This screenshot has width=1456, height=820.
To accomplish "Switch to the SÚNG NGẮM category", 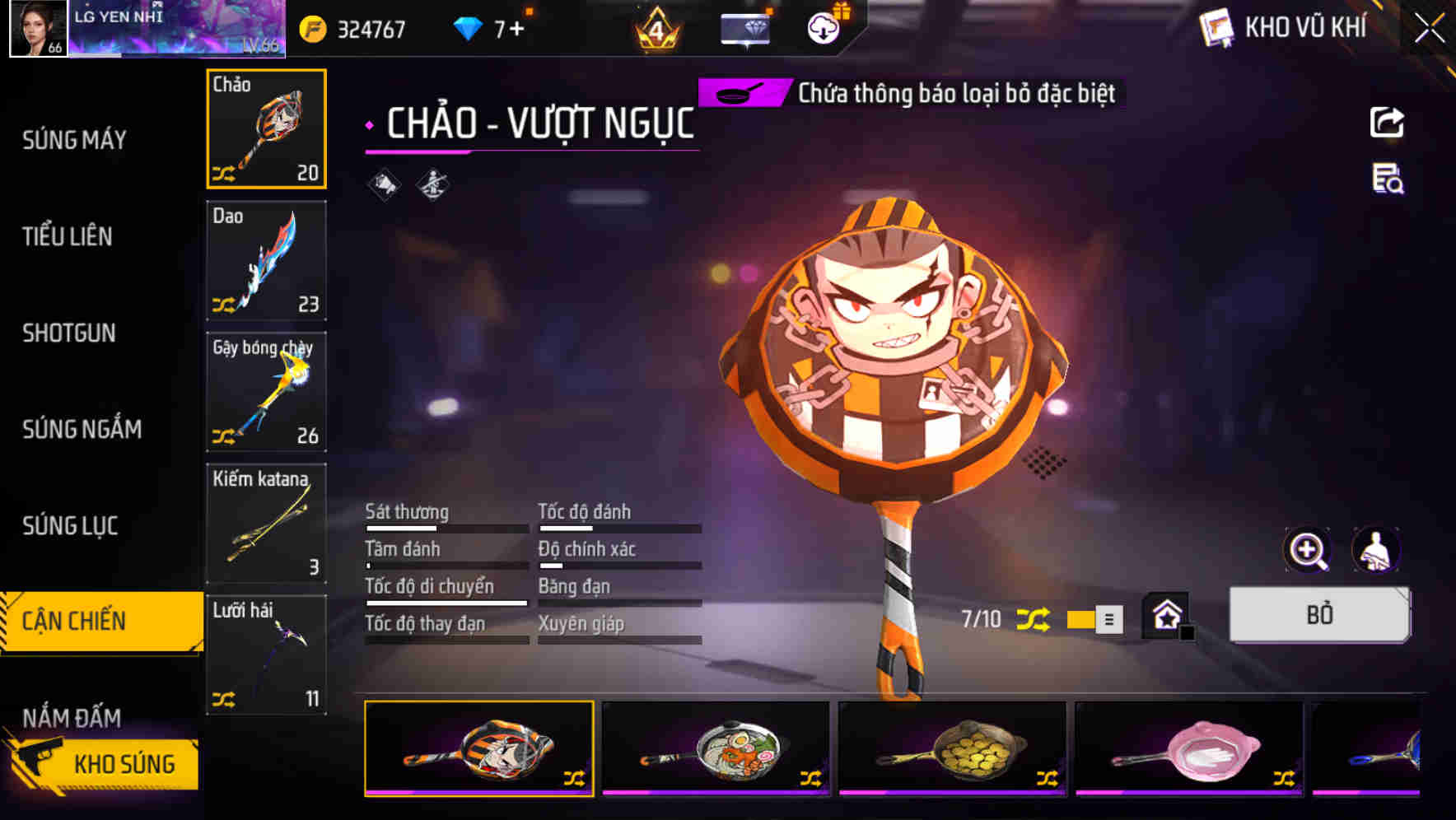I will pos(82,429).
